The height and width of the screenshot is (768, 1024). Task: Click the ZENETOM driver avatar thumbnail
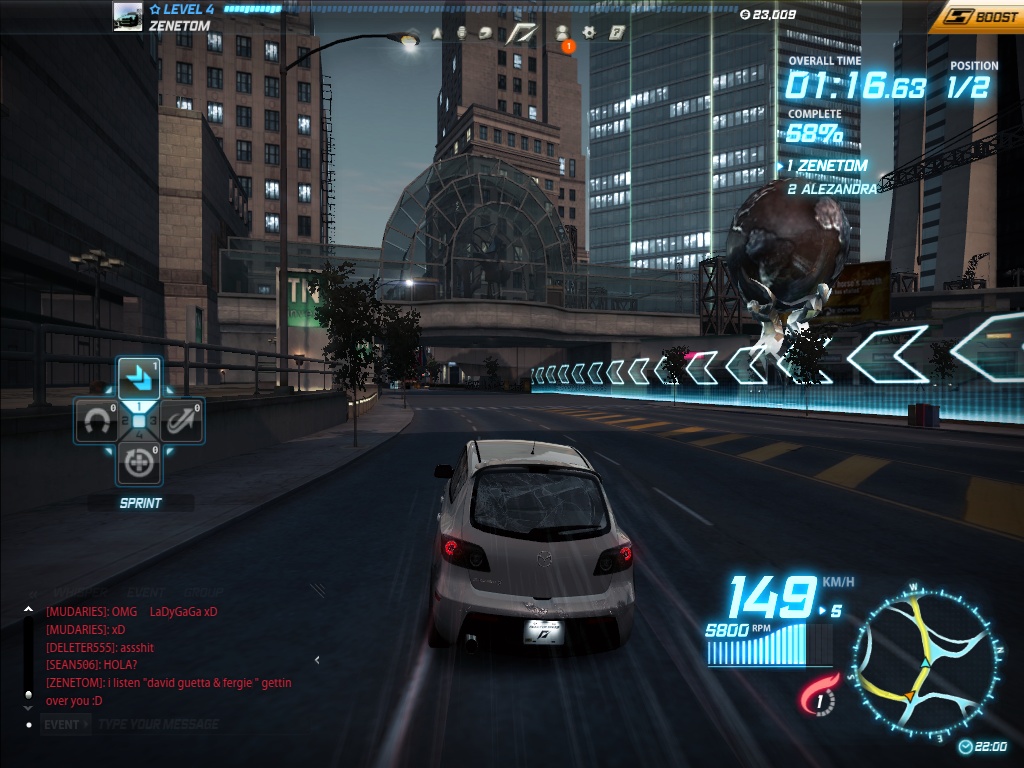coord(128,17)
